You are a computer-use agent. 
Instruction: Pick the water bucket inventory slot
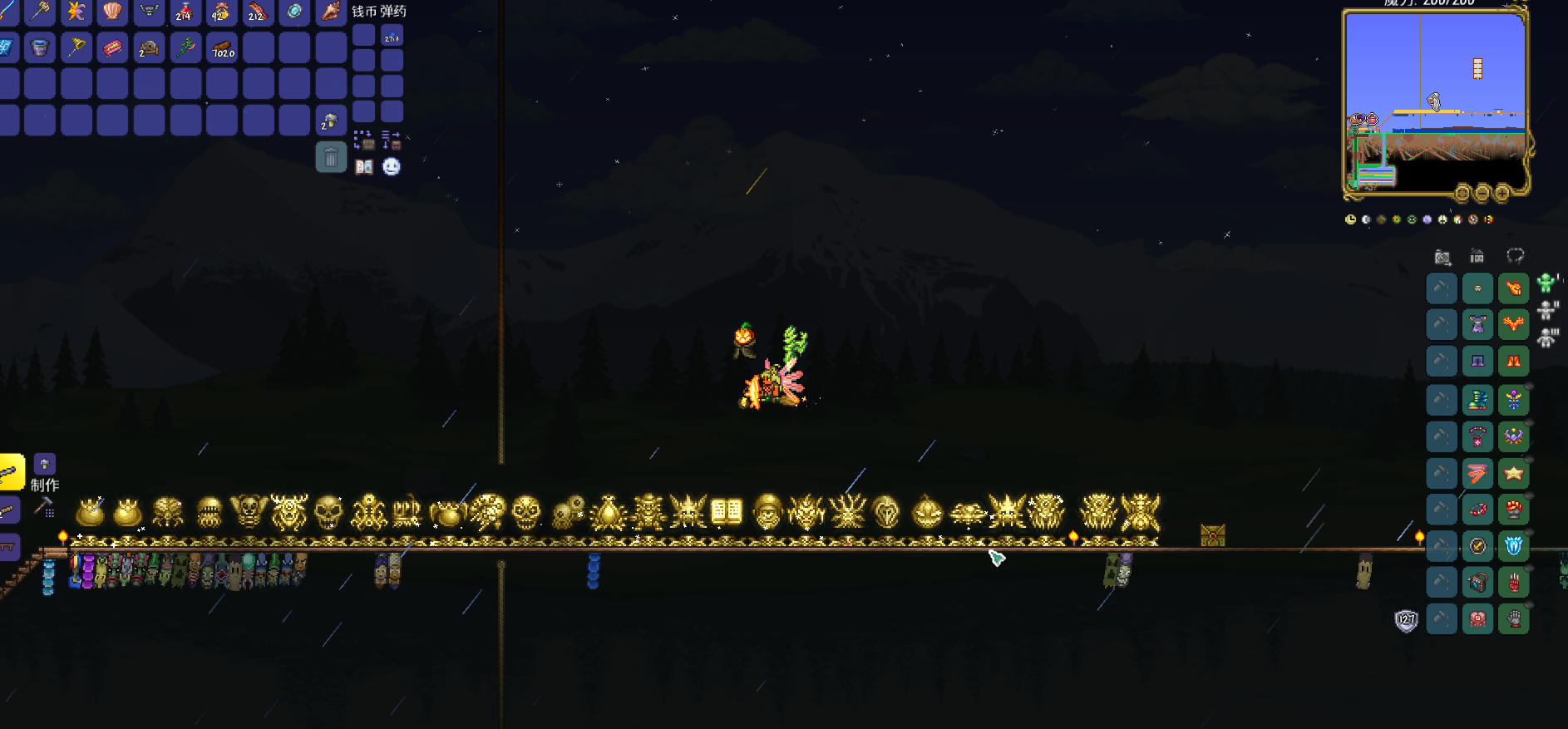click(39, 47)
